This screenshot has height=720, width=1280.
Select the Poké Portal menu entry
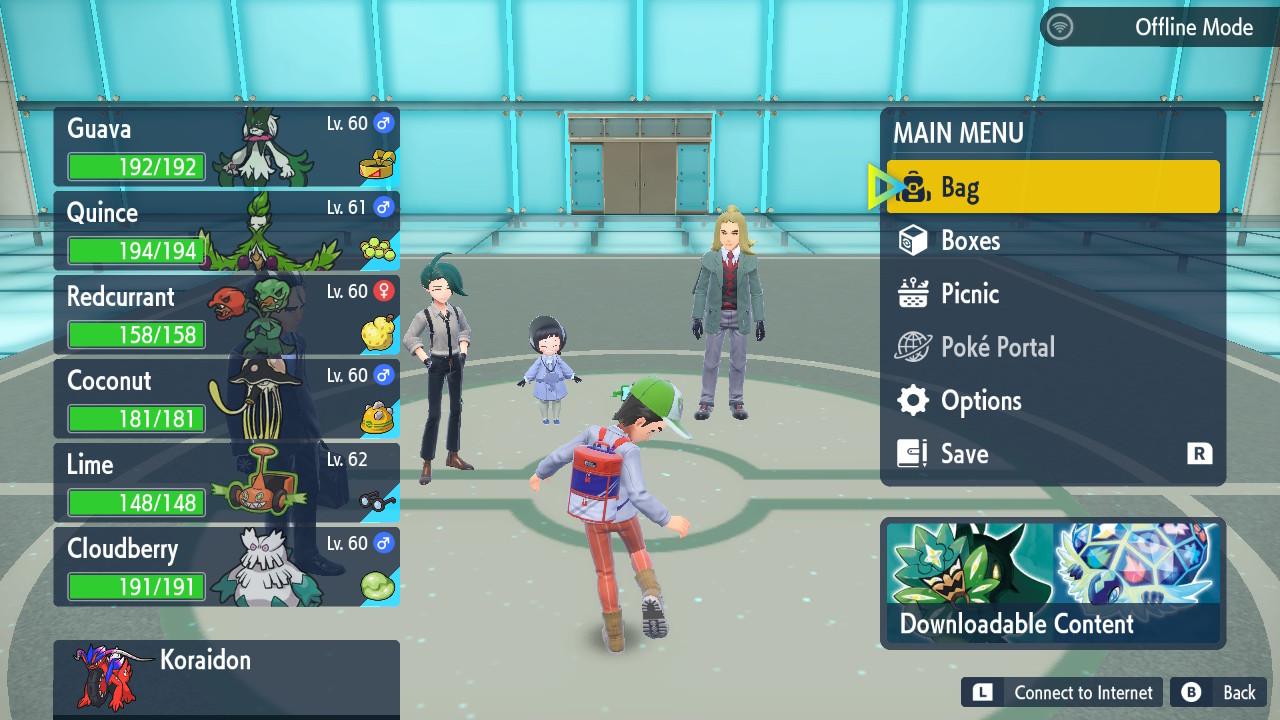coord(1052,347)
